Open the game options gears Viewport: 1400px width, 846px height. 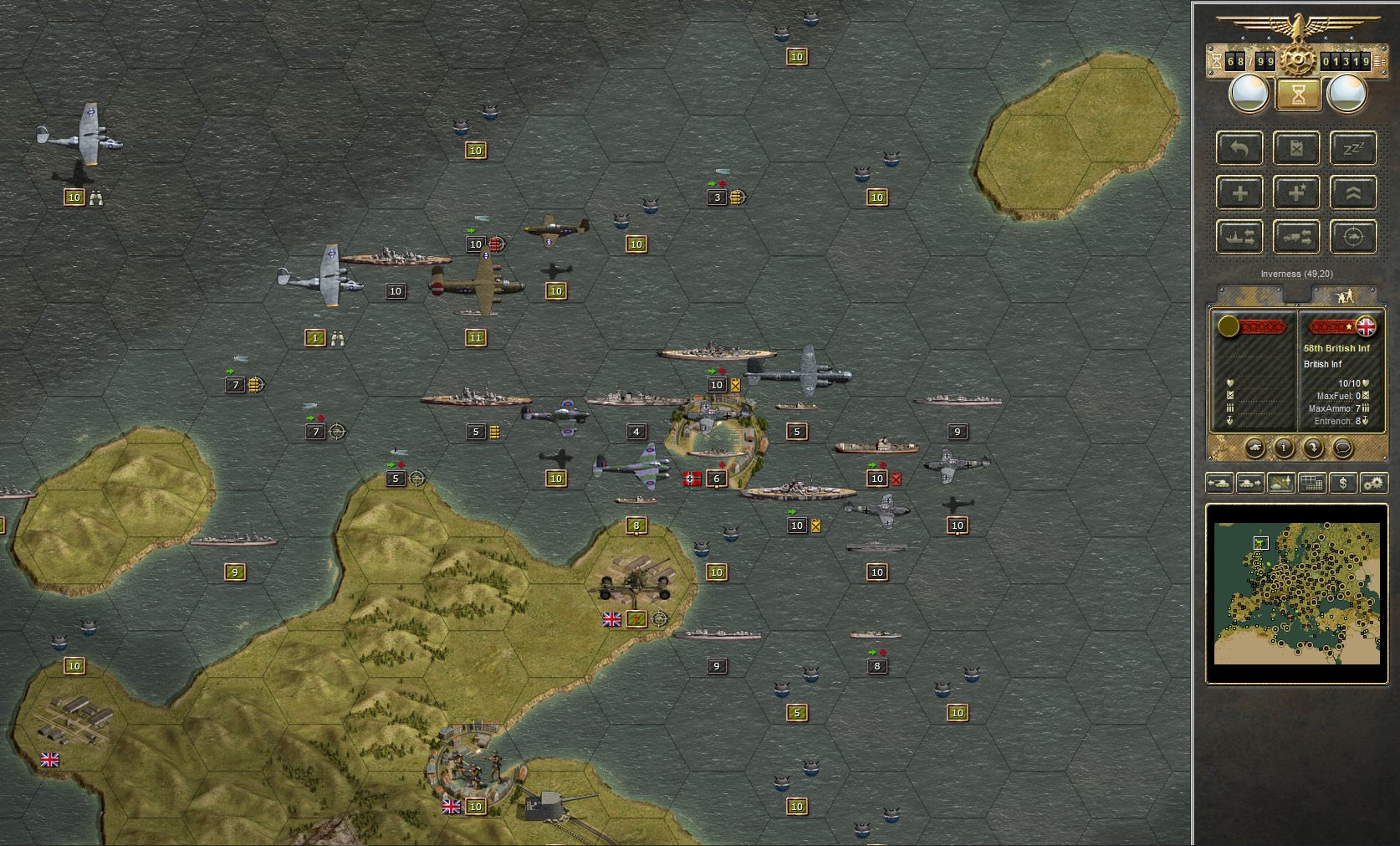[1373, 483]
